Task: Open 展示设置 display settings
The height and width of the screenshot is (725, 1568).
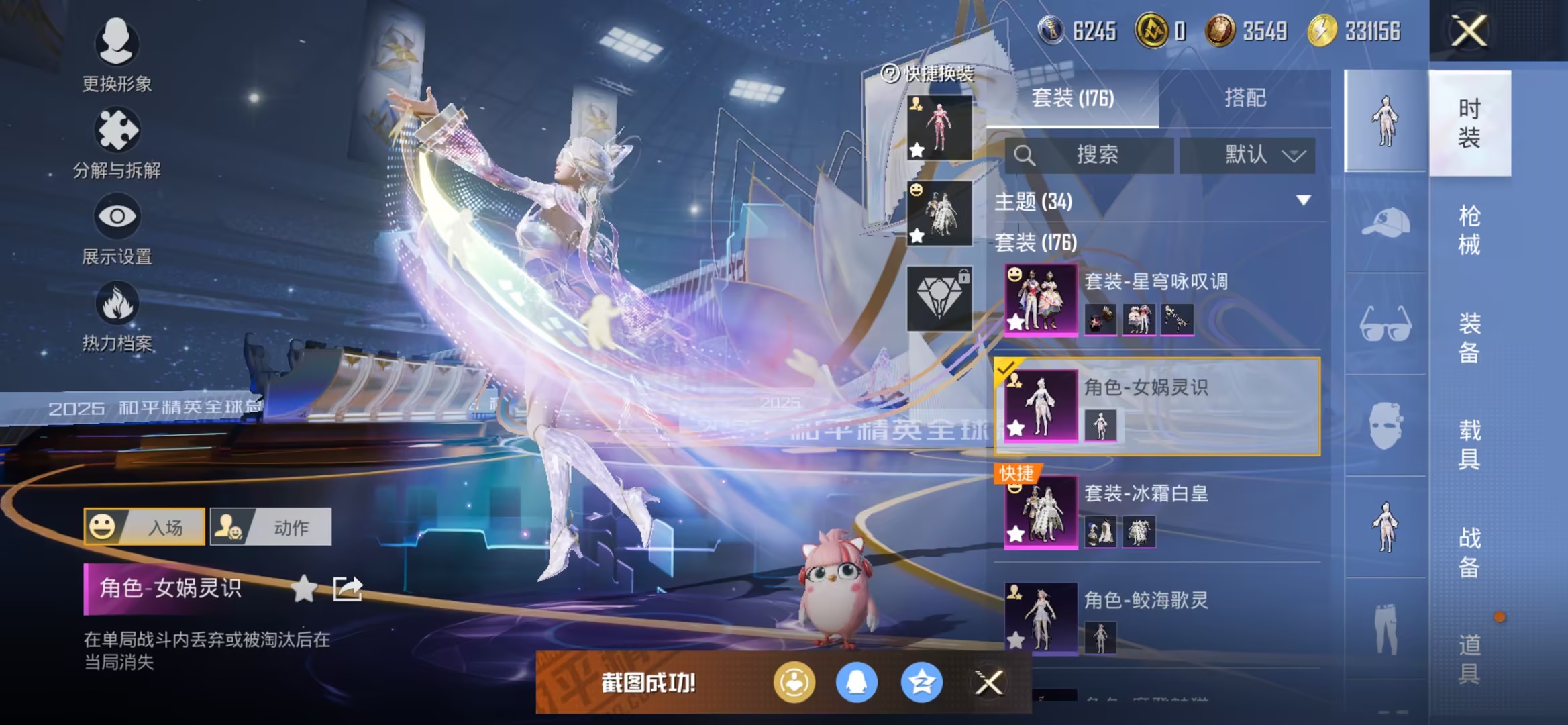Action: pyautogui.click(x=116, y=222)
